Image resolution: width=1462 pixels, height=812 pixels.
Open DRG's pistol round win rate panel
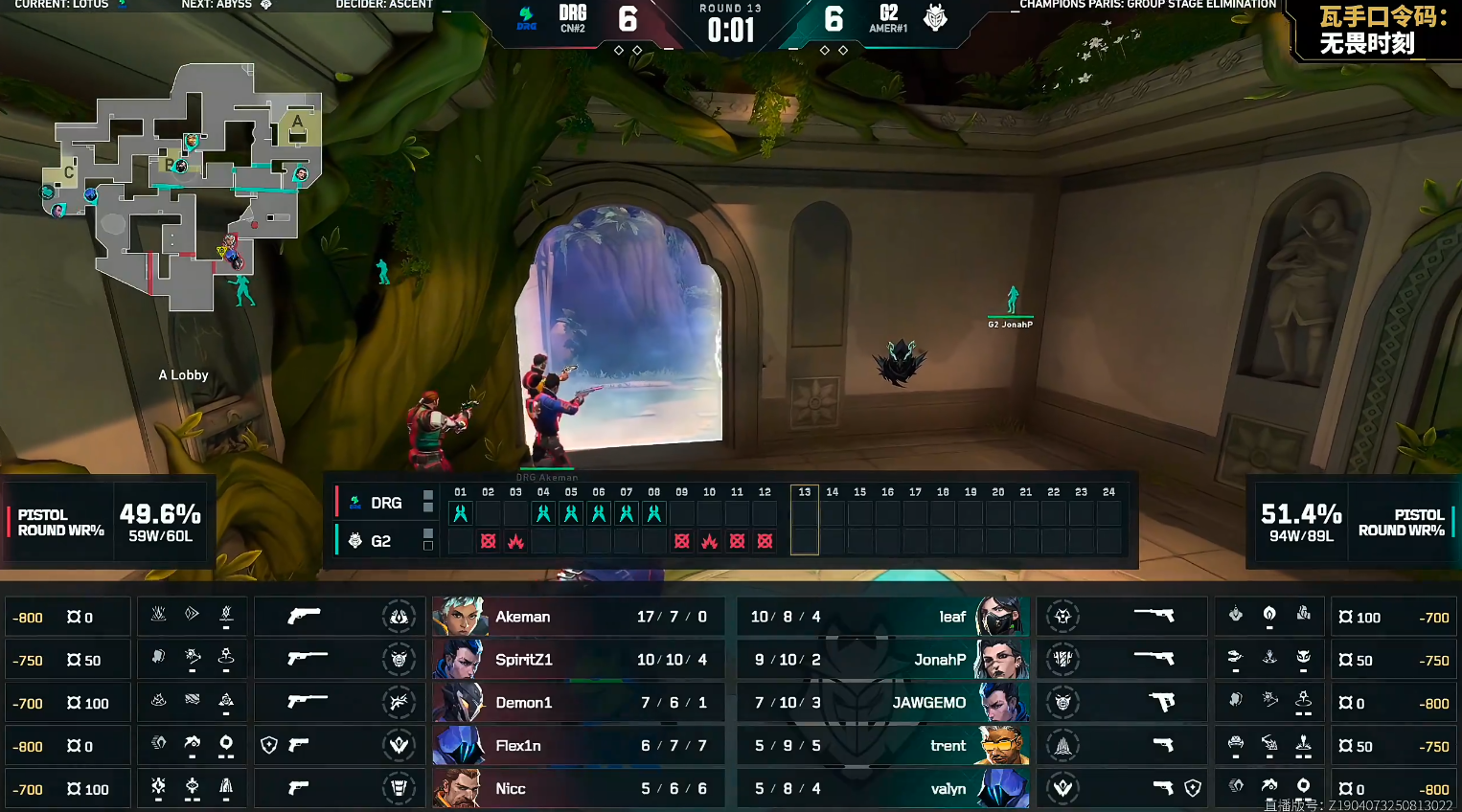point(107,522)
